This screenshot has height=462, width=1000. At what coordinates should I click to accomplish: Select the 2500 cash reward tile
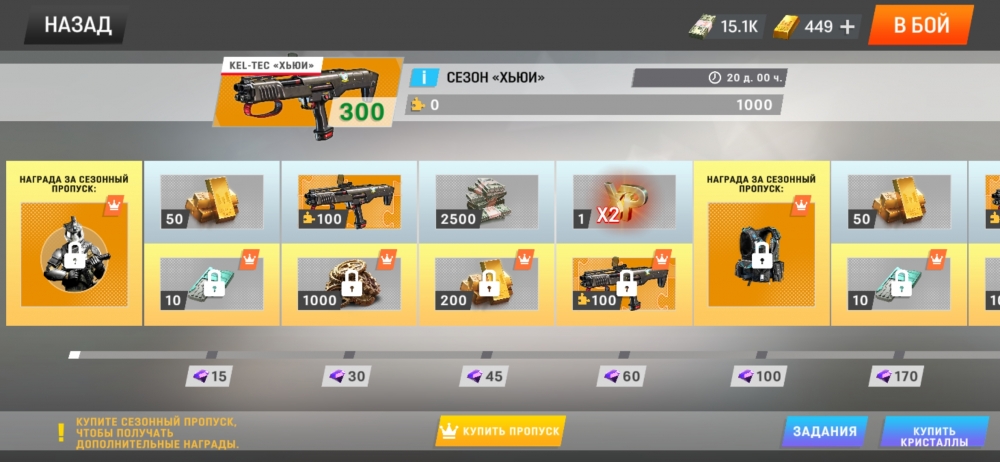pos(486,203)
